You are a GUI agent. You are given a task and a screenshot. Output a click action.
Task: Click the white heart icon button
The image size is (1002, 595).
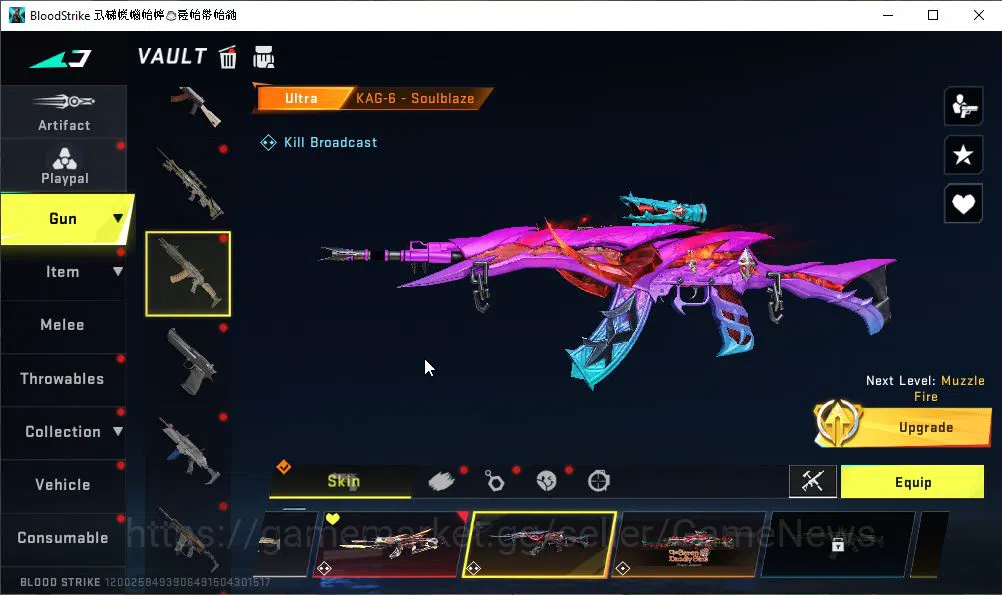(x=963, y=204)
